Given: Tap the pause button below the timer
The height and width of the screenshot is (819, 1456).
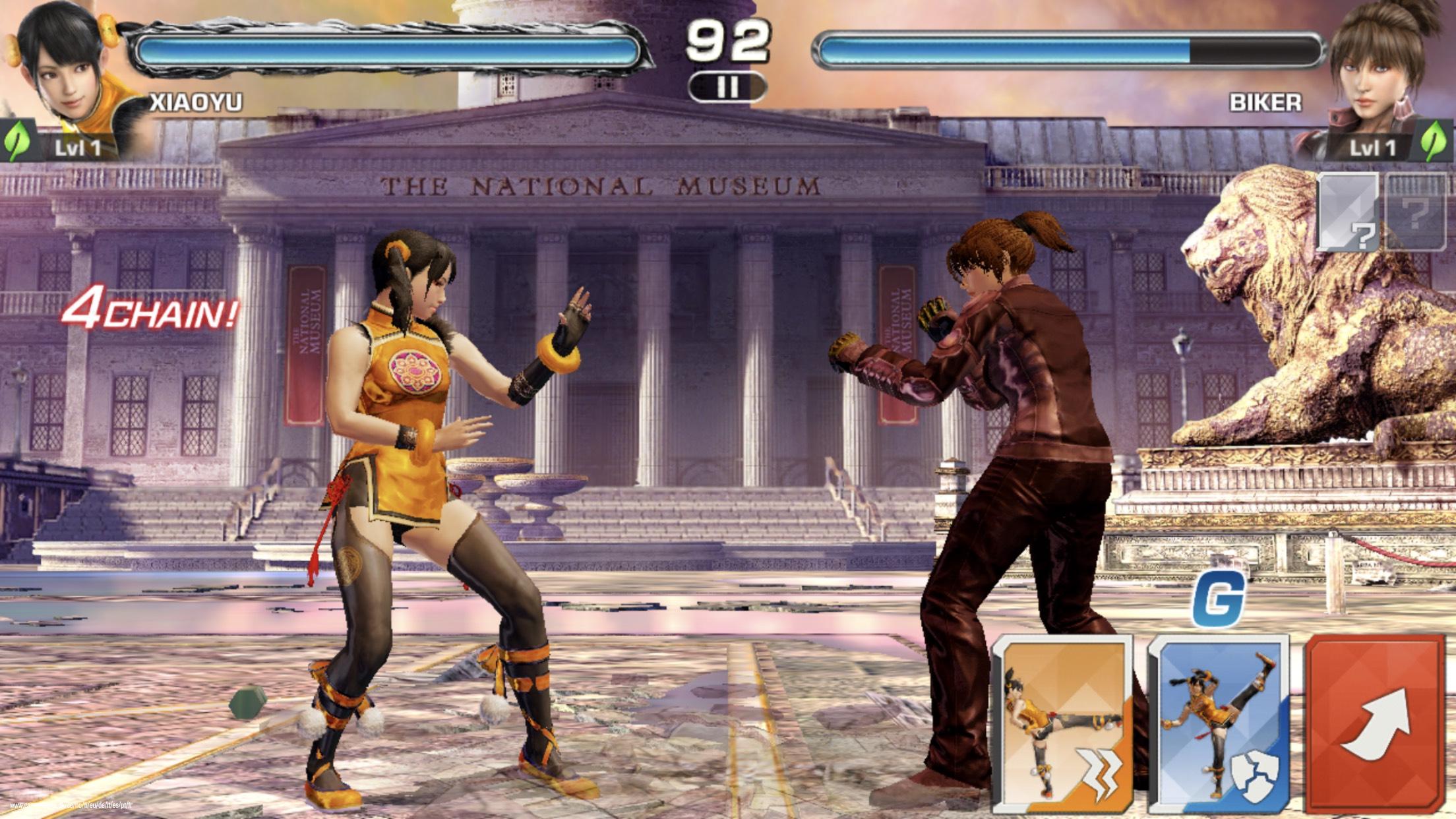Looking at the screenshot, I should [x=729, y=86].
